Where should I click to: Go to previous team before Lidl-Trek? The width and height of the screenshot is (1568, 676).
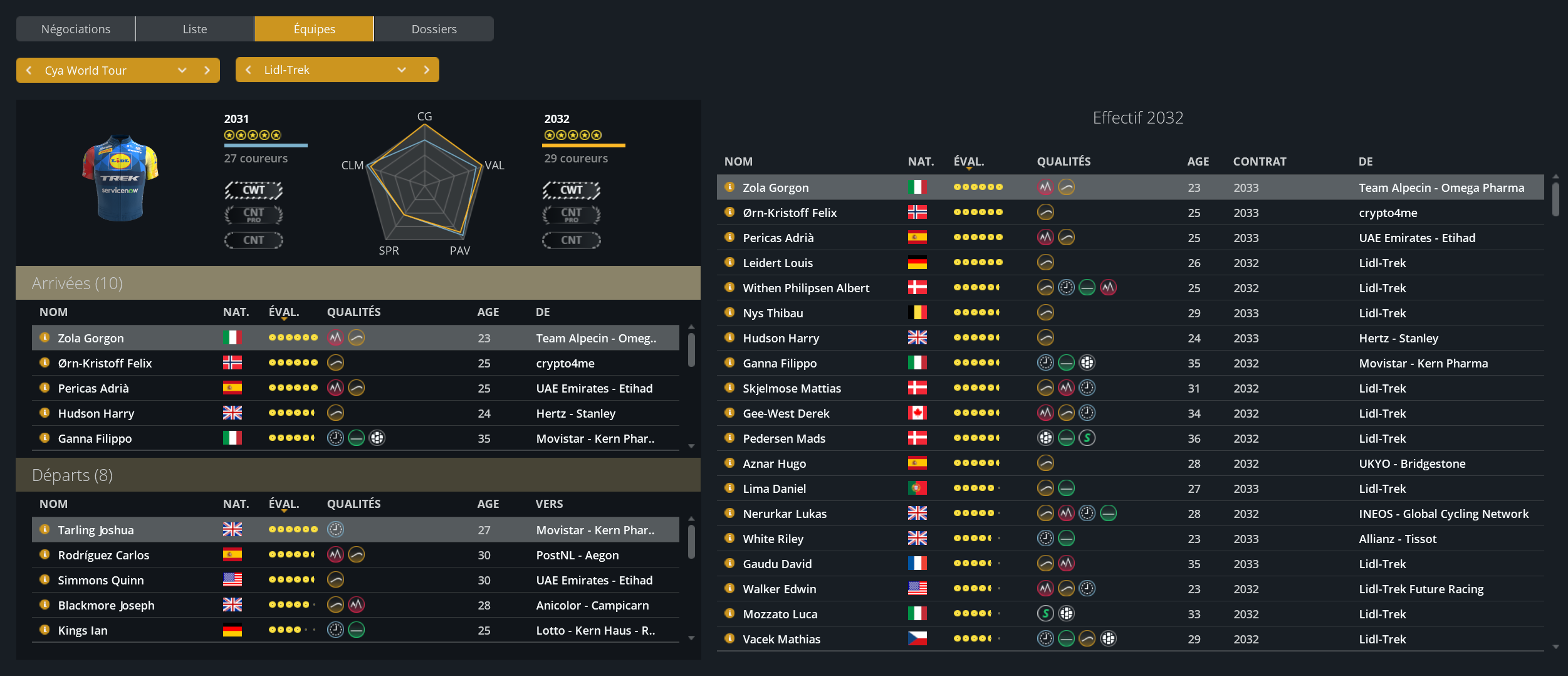coord(249,70)
